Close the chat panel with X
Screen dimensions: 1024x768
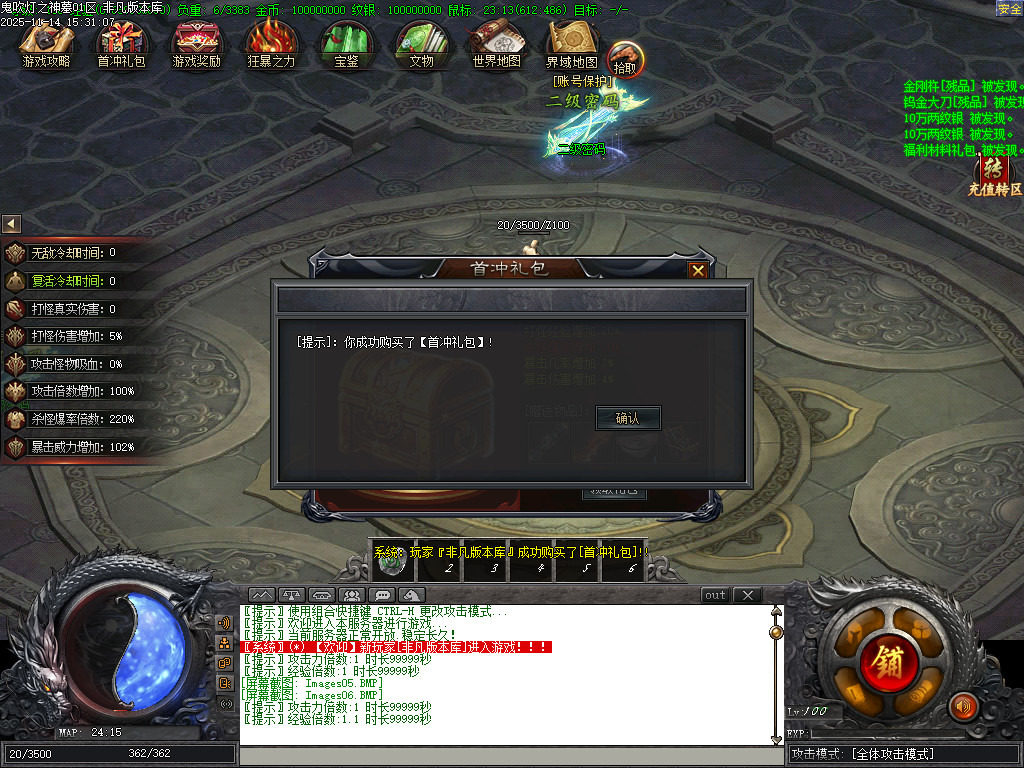[x=747, y=595]
